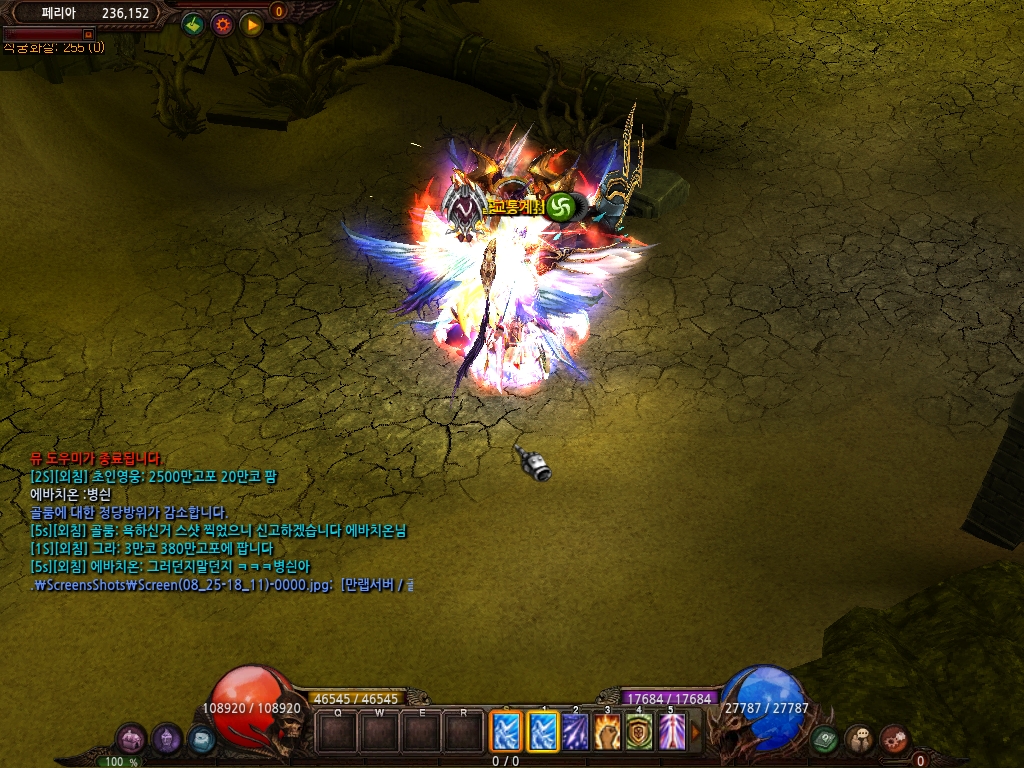The image size is (1024, 768).
Task: Activate the fist skill in slot 3
Action: (x=607, y=731)
